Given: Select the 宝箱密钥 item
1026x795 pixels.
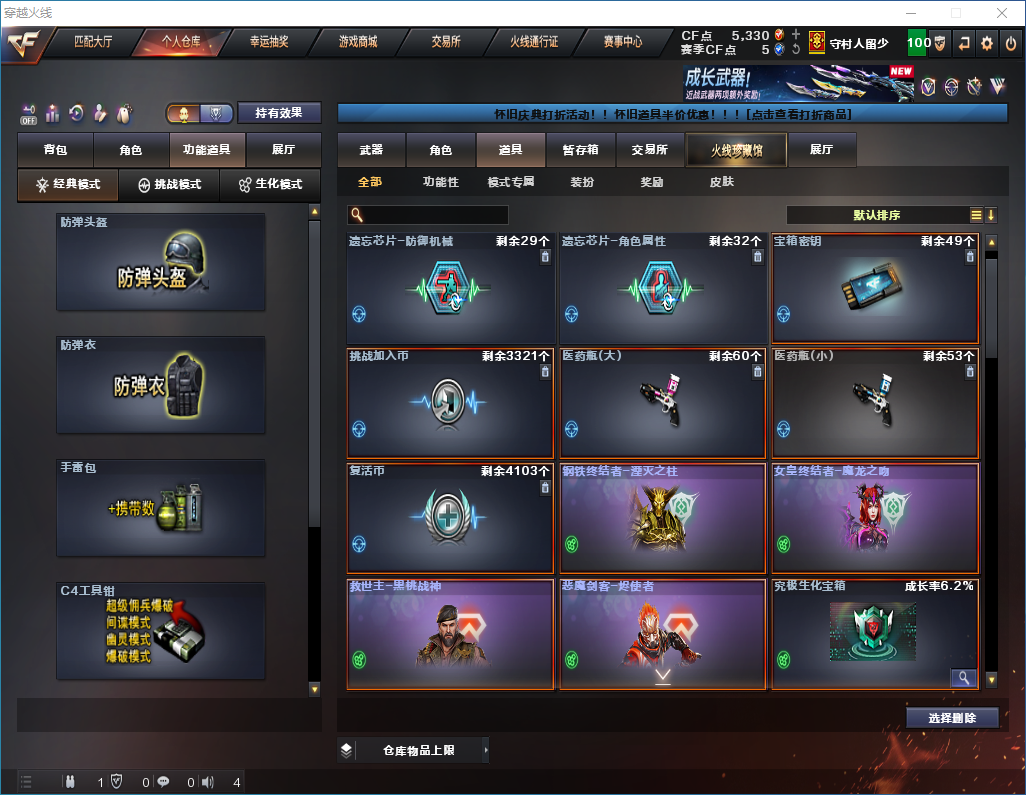Looking at the screenshot, I should point(874,289).
